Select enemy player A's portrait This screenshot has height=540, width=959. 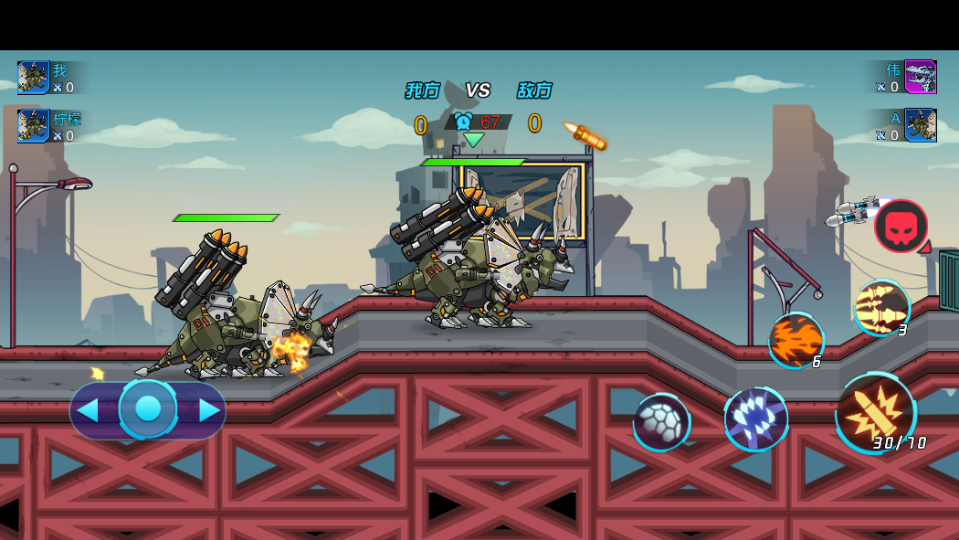tap(920, 126)
